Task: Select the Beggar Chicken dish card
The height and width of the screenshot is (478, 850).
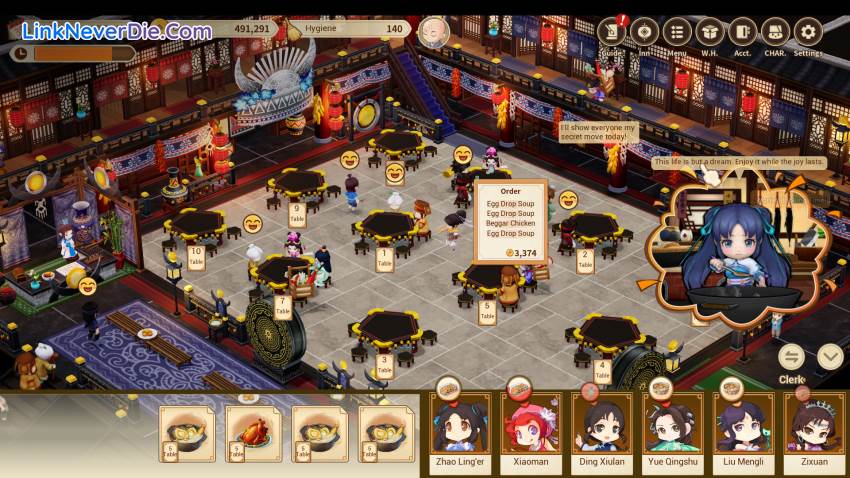Action: tap(254, 433)
